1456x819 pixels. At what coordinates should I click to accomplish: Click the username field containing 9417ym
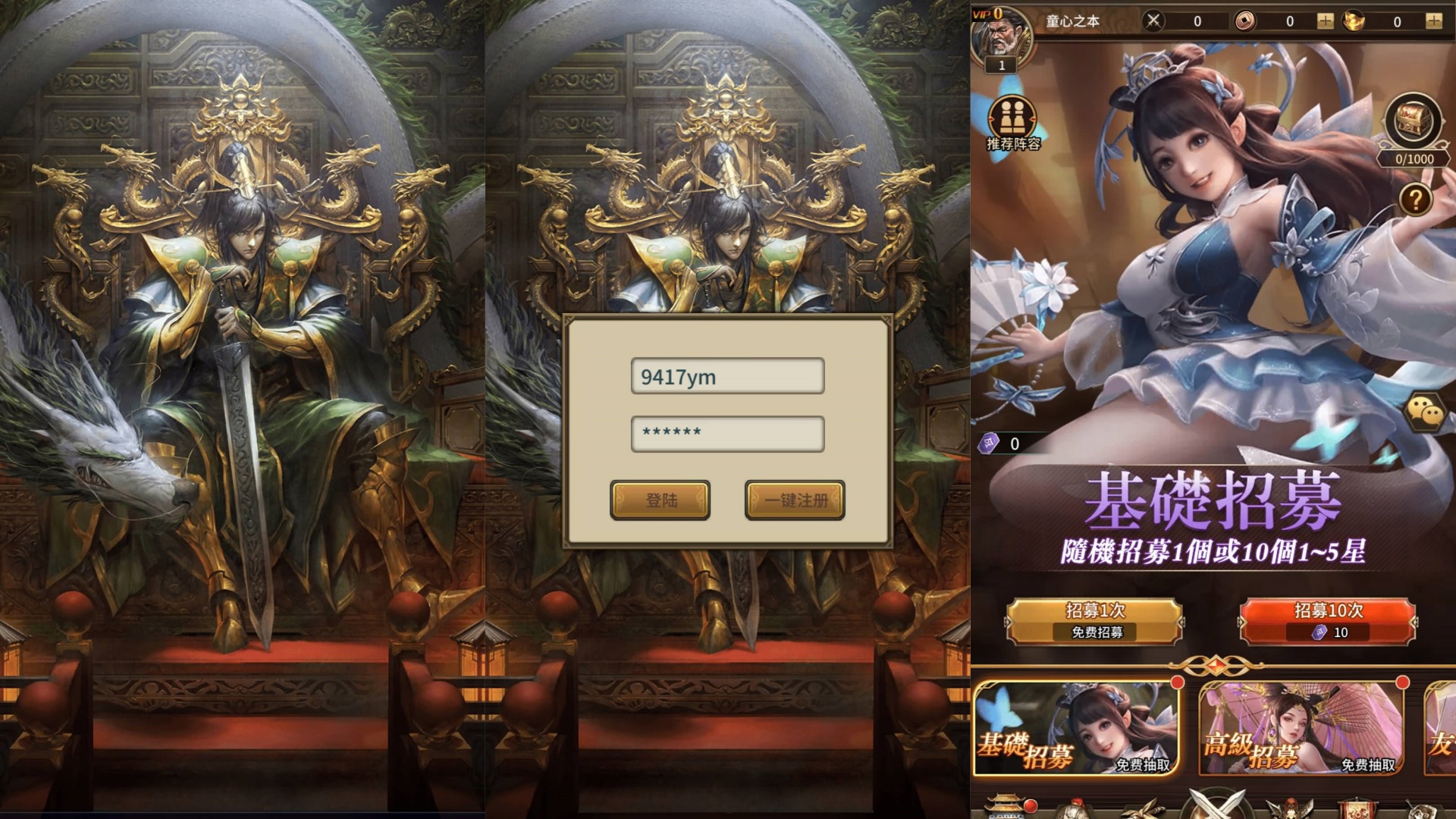point(726,377)
